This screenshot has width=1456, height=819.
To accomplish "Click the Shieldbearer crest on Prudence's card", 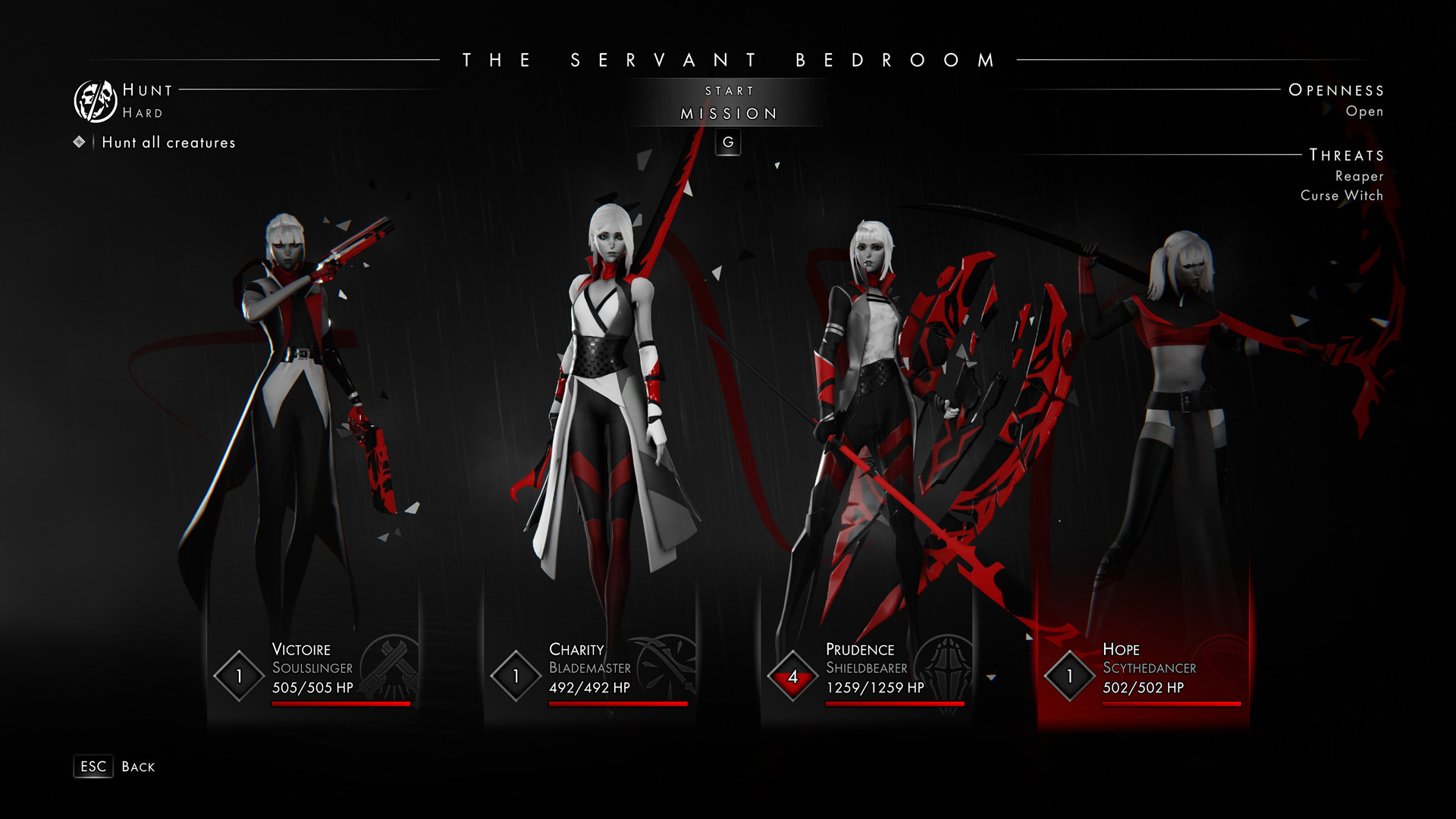I will tap(943, 672).
